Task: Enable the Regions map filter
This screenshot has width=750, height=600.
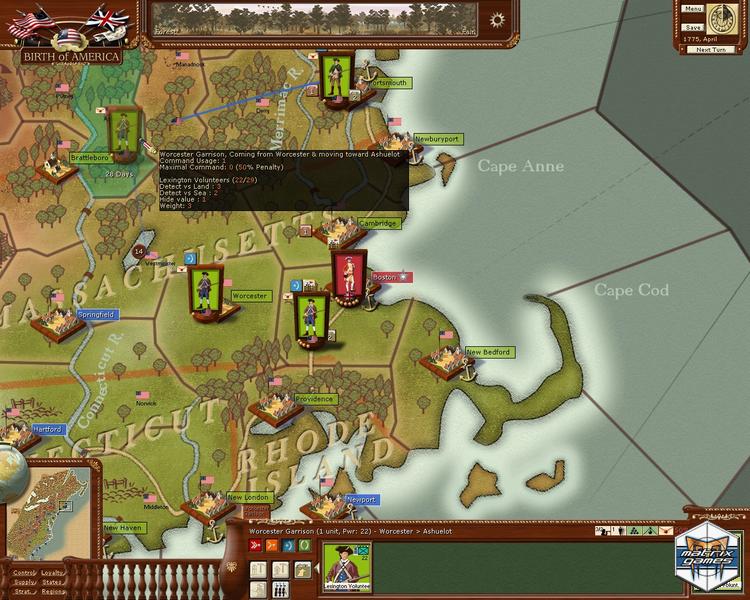Action: click(x=53, y=591)
